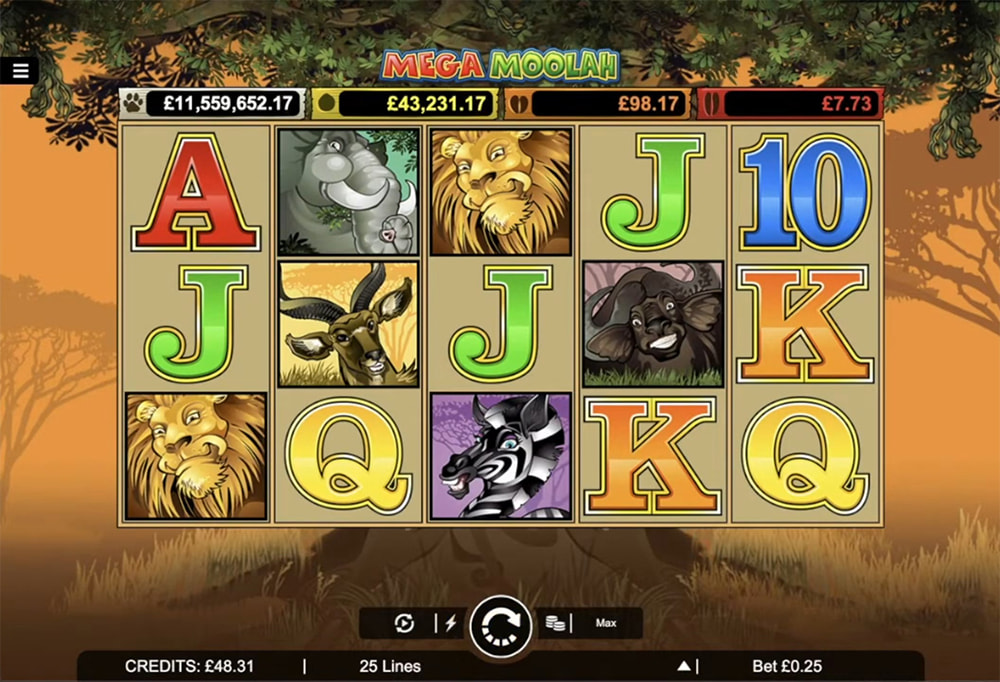Open the autoplay settings
Screen dimensions: 1000x682
pyautogui.click(x=405, y=623)
